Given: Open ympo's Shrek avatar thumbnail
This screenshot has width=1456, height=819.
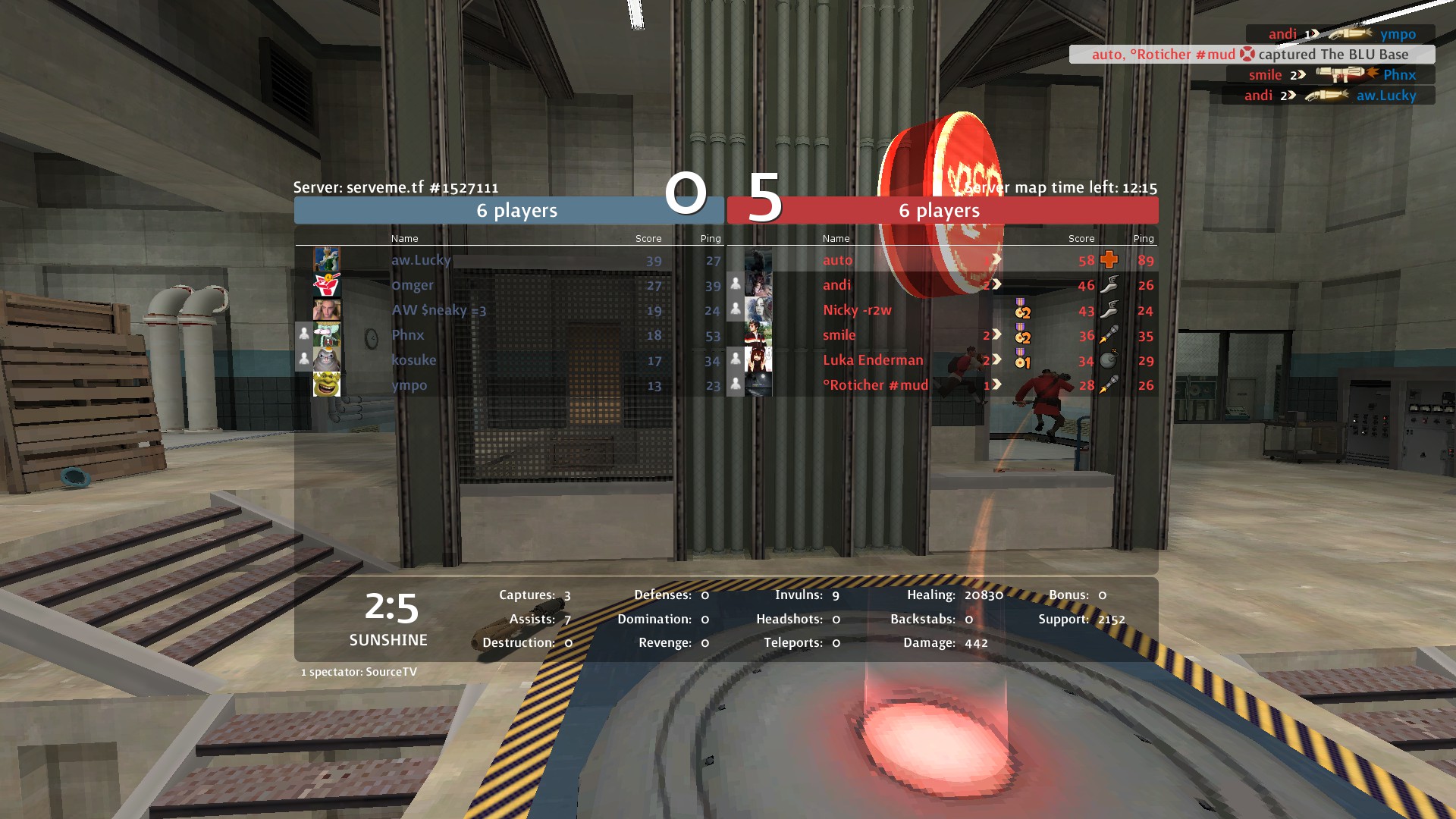Looking at the screenshot, I should click(327, 384).
